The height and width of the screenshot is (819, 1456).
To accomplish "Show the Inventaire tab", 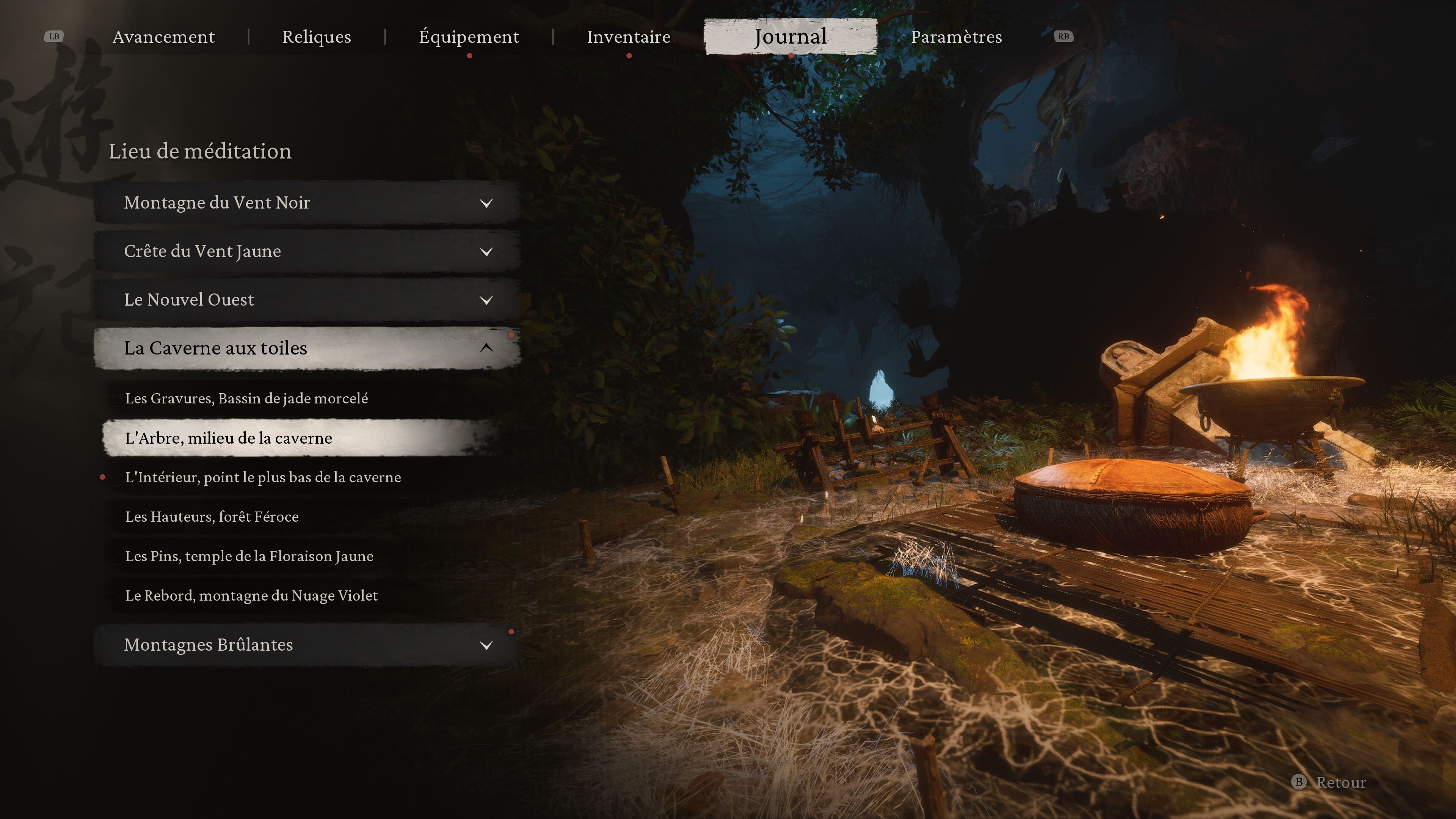I will click(x=629, y=37).
